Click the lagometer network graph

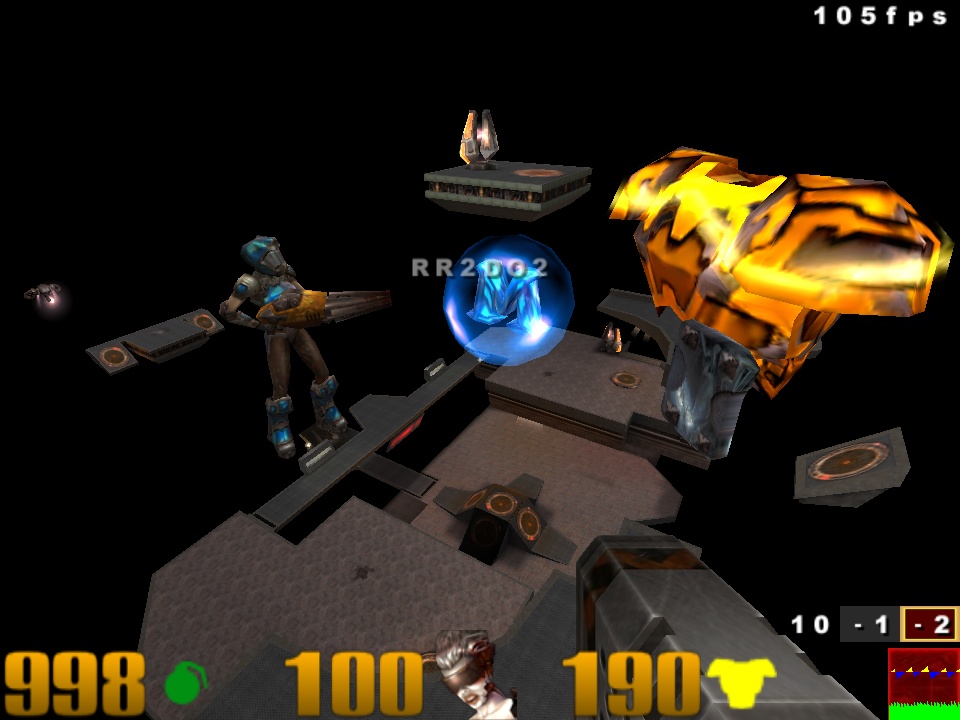pyautogui.click(x=923, y=683)
